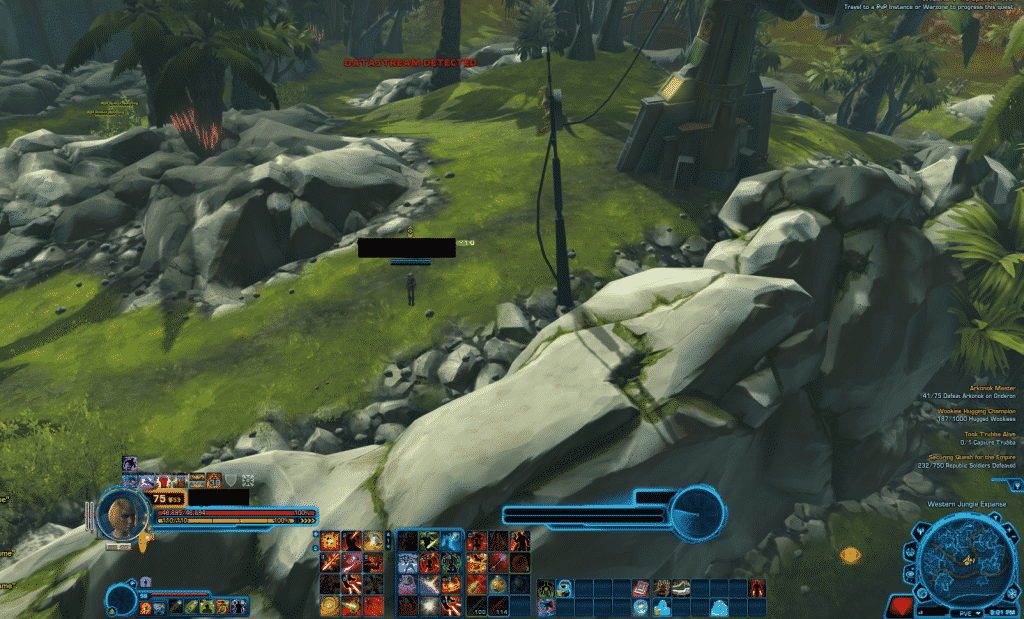The image size is (1024, 619).
Task: Click the circular target frame portrait
Action: (697, 510)
